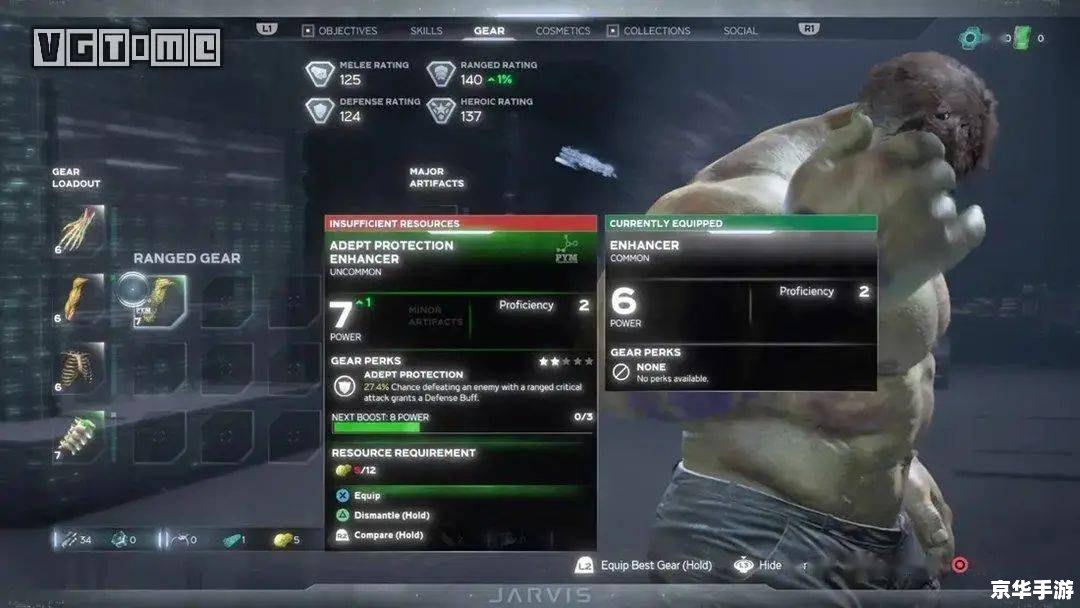Equip the Adept Protection Enhancer
The height and width of the screenshot is (608, 1080).
[x=366, y=495]
